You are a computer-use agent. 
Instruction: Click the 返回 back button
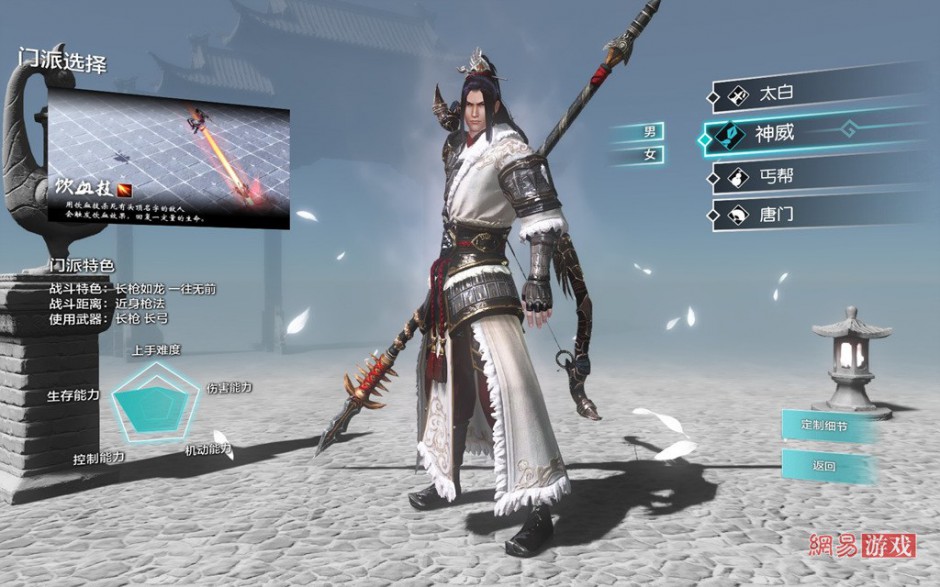(x=823, y=465)
